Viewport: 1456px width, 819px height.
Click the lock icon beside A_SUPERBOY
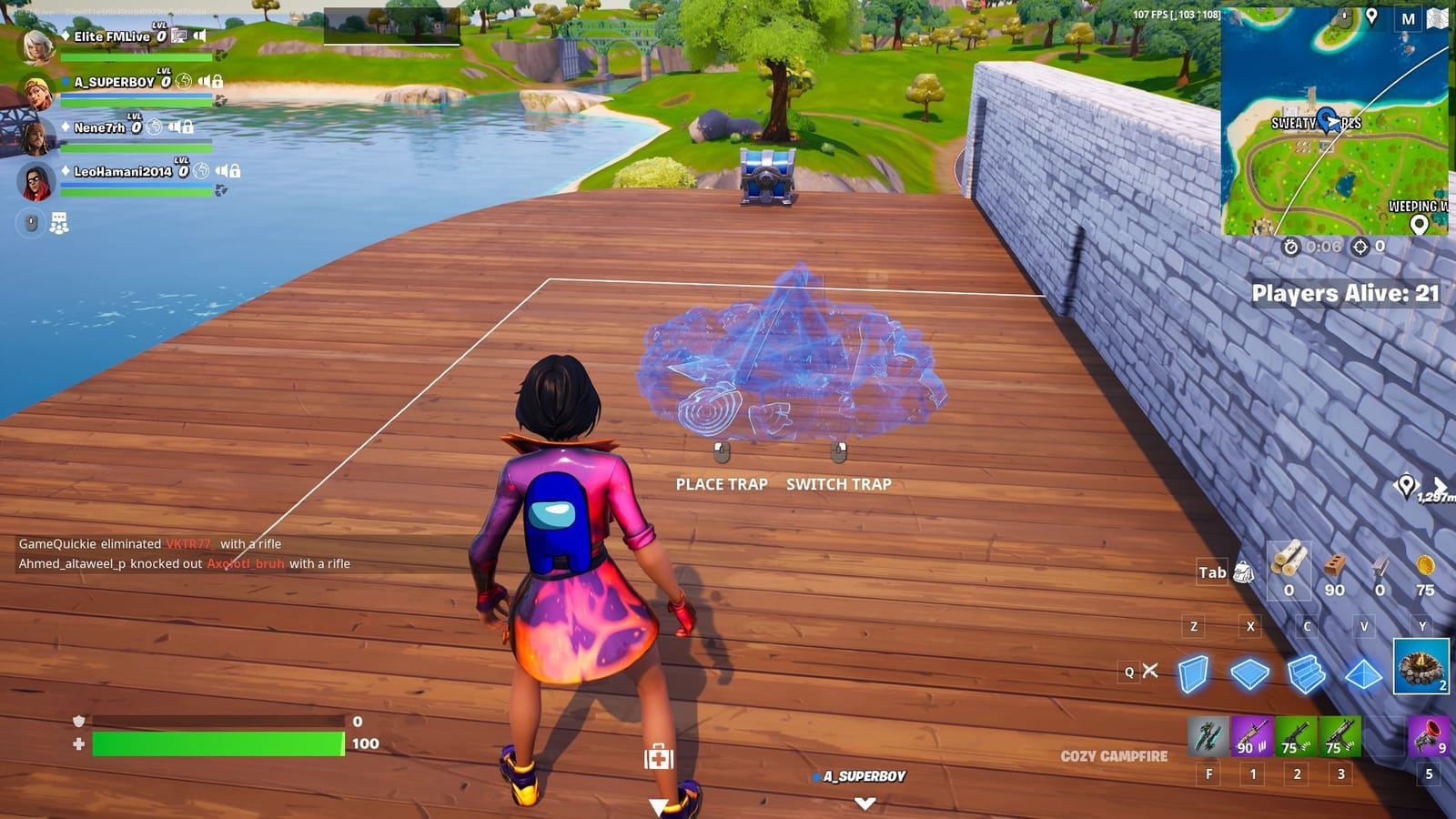[217, 83]
